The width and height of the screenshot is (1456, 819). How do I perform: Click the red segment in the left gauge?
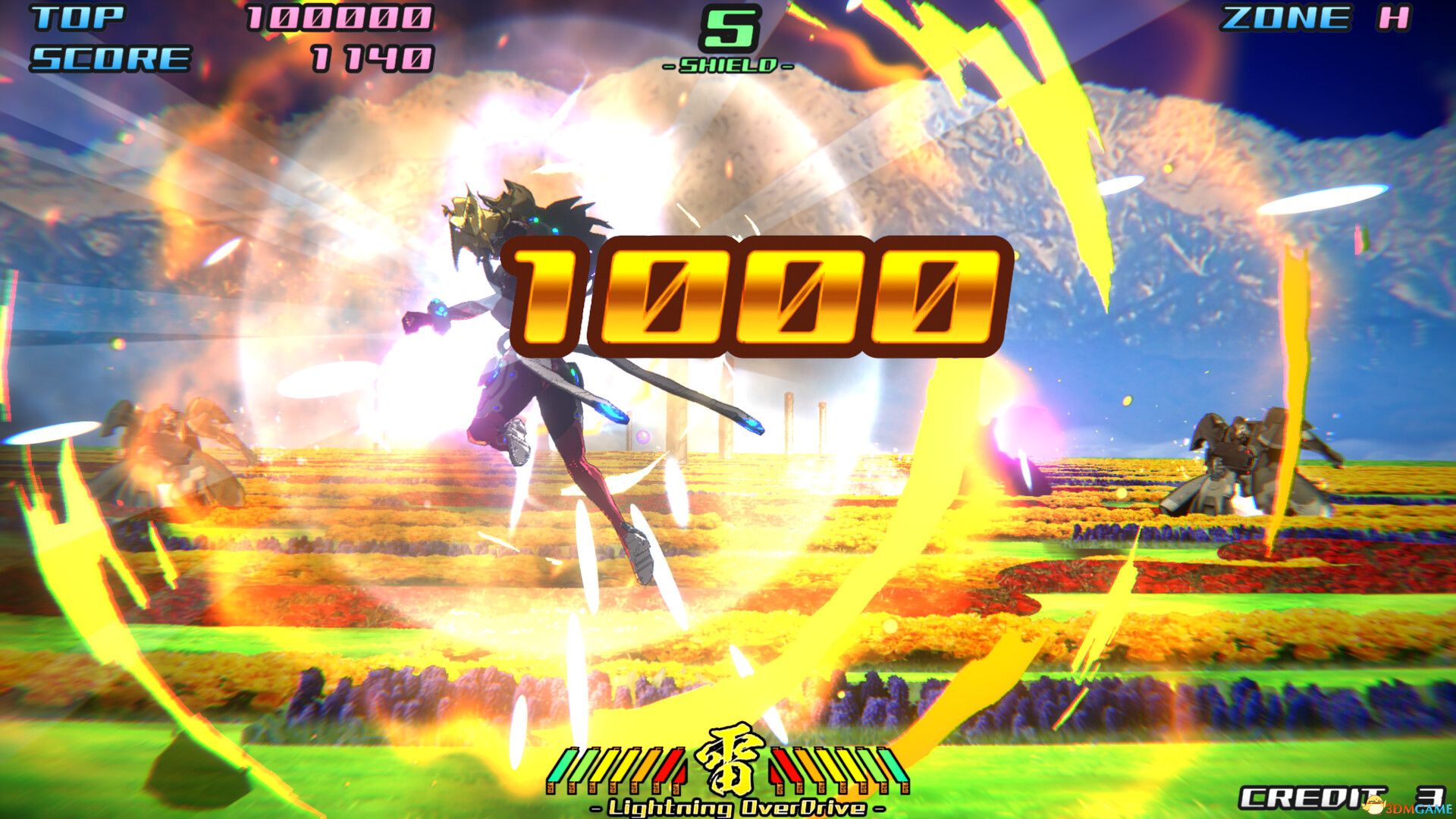[x=667, y=766]
